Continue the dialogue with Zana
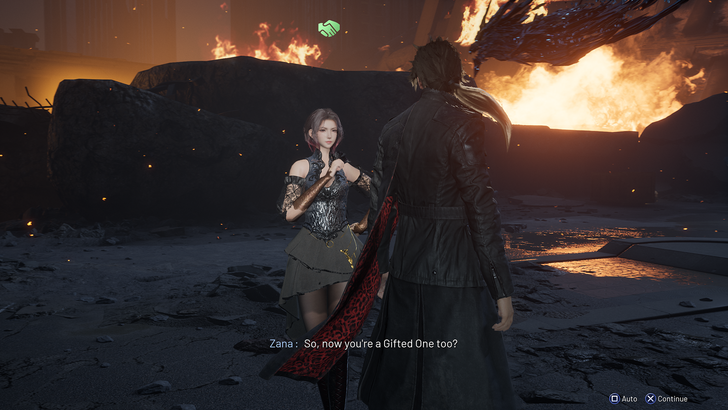Viewport: 728px width, 410px height. pos(666,398)
